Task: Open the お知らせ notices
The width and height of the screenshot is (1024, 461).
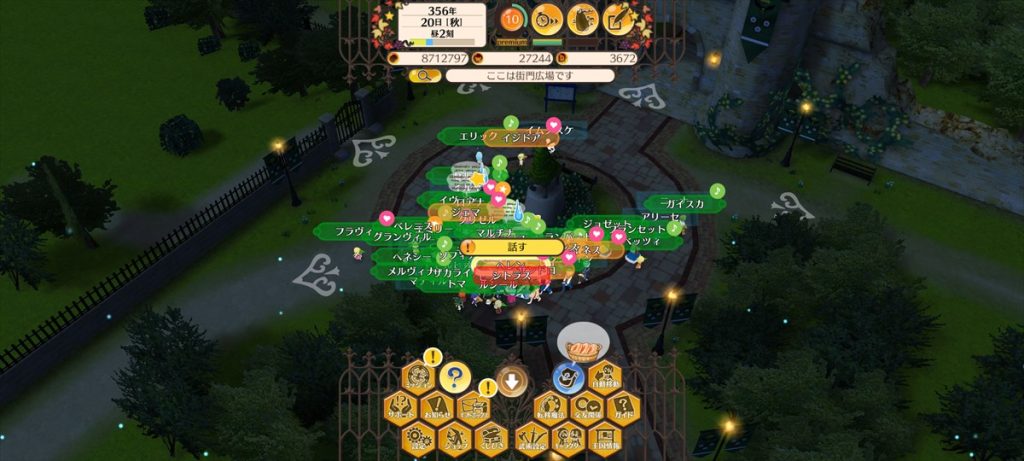Action: point(435,408)
